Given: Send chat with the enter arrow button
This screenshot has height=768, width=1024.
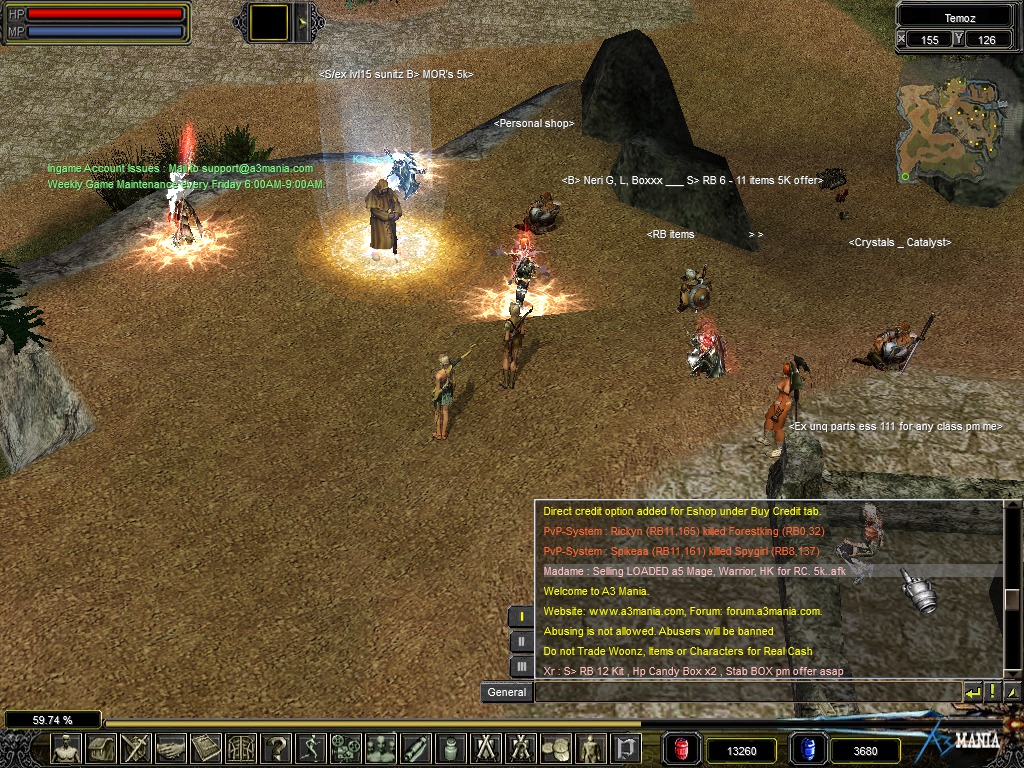Looking at the screenshot, I should coord(973,692).
